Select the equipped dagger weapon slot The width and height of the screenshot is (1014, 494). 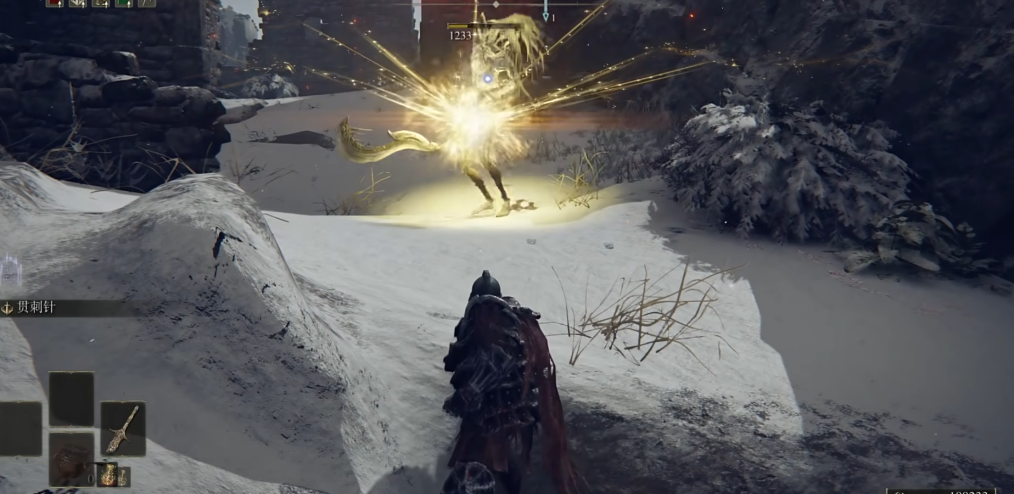coord(122,428)
